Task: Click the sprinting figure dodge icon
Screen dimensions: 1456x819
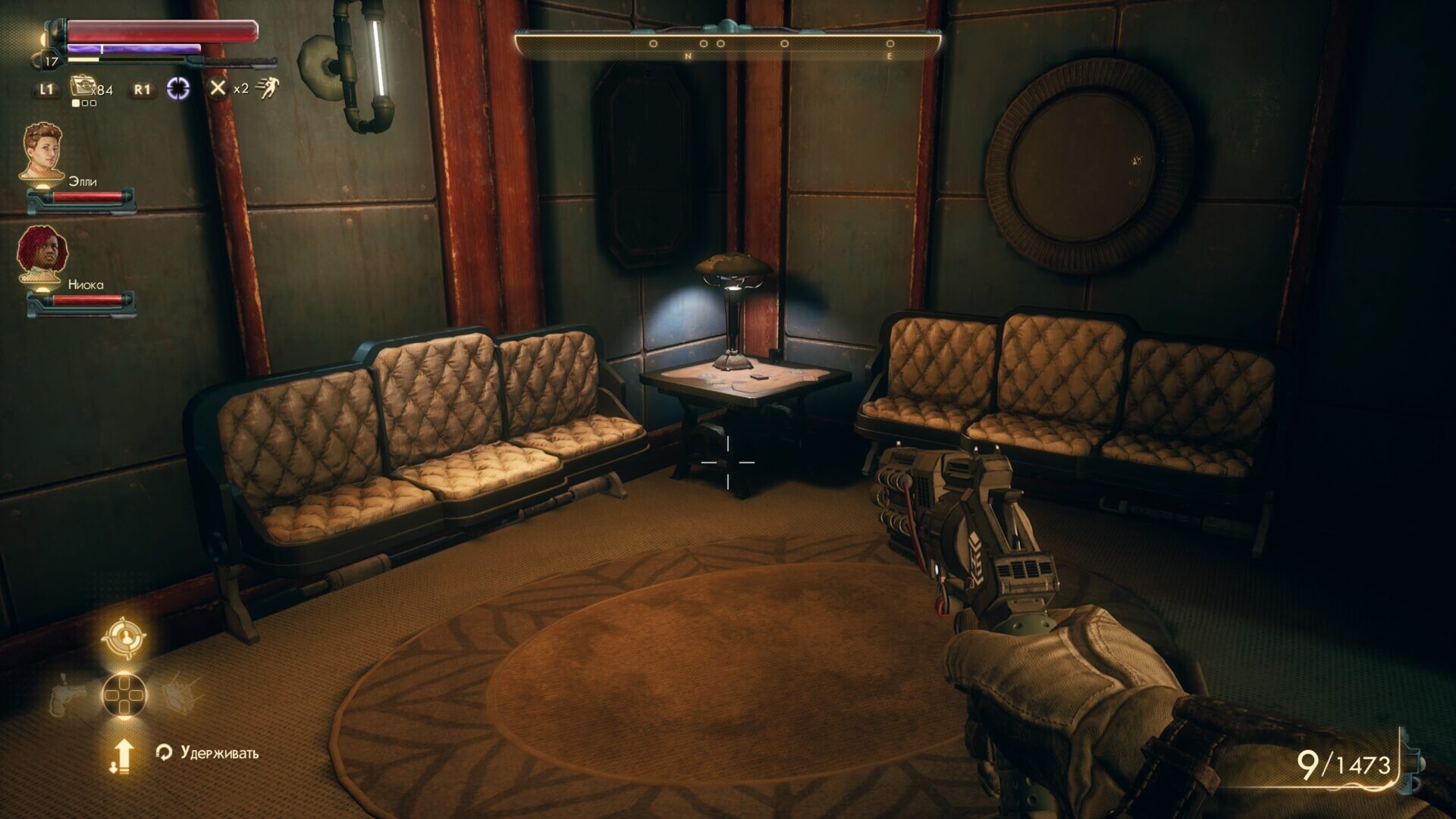Action: click(x=267, y=89)
